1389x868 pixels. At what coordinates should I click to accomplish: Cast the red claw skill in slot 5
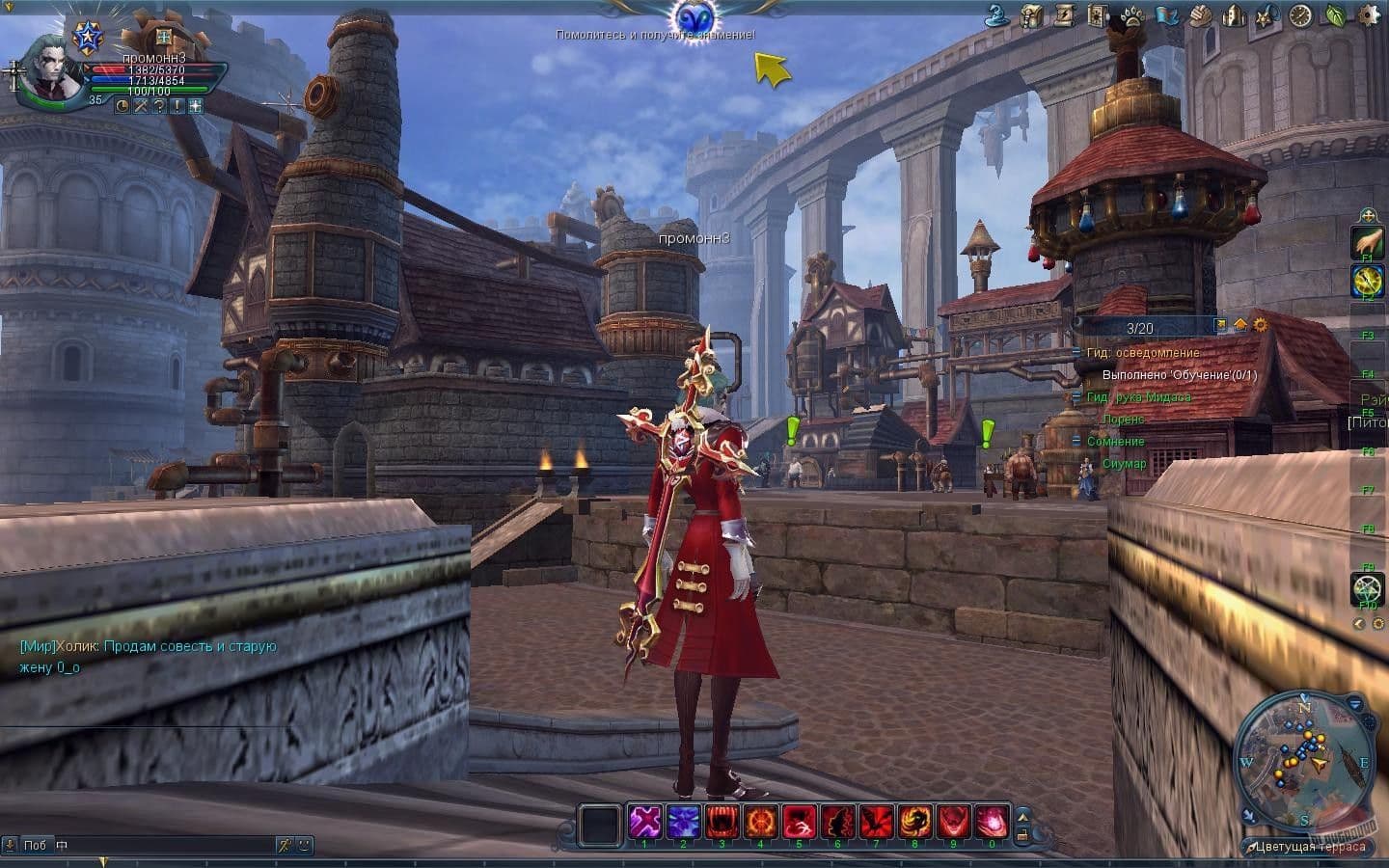pyautogui.click(x=799, y=823)
